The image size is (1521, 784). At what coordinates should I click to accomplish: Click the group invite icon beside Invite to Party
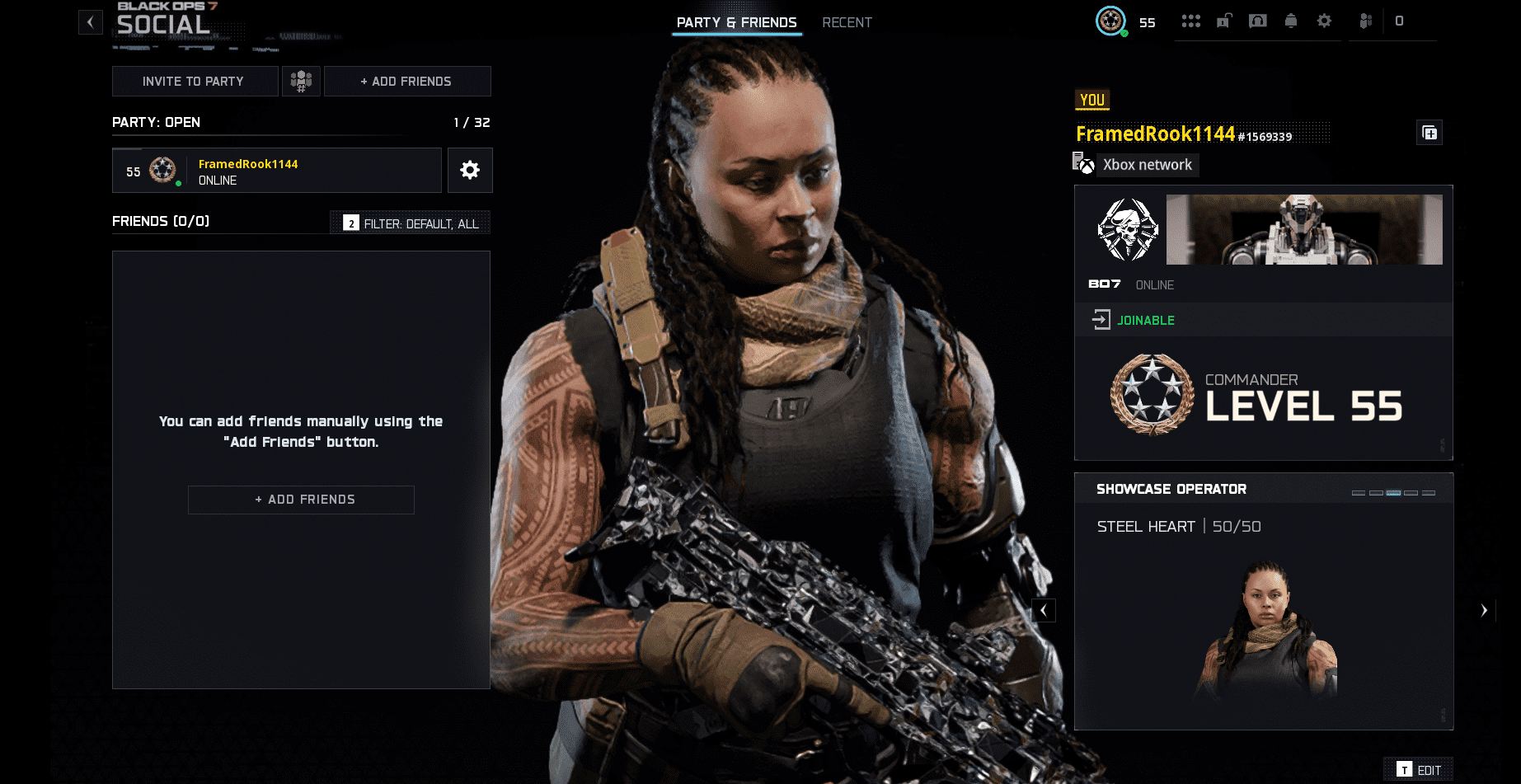click(x=301, y=81)
